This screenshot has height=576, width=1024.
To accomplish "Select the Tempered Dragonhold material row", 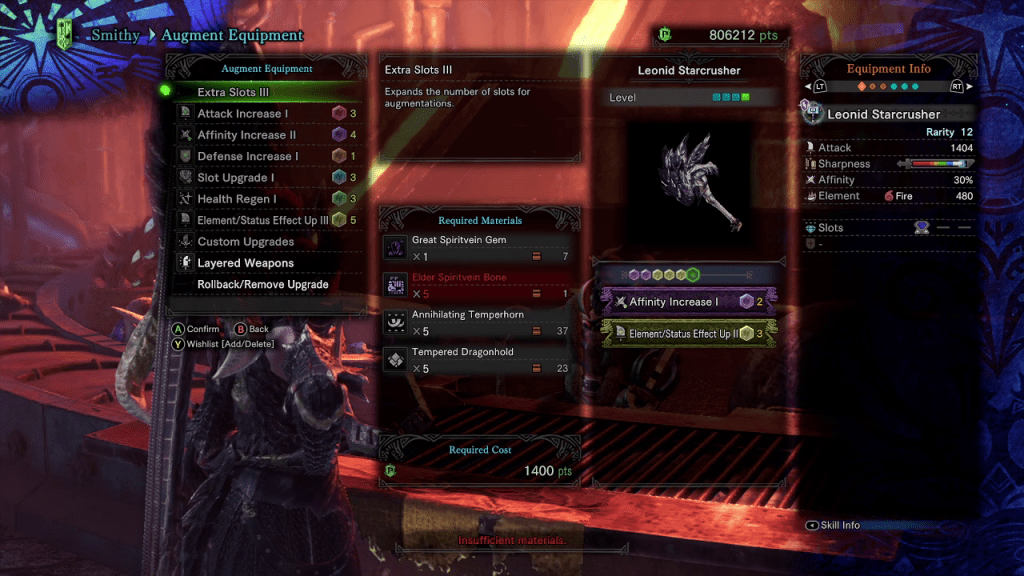I will pyautogui.click(x=478, y=360).
